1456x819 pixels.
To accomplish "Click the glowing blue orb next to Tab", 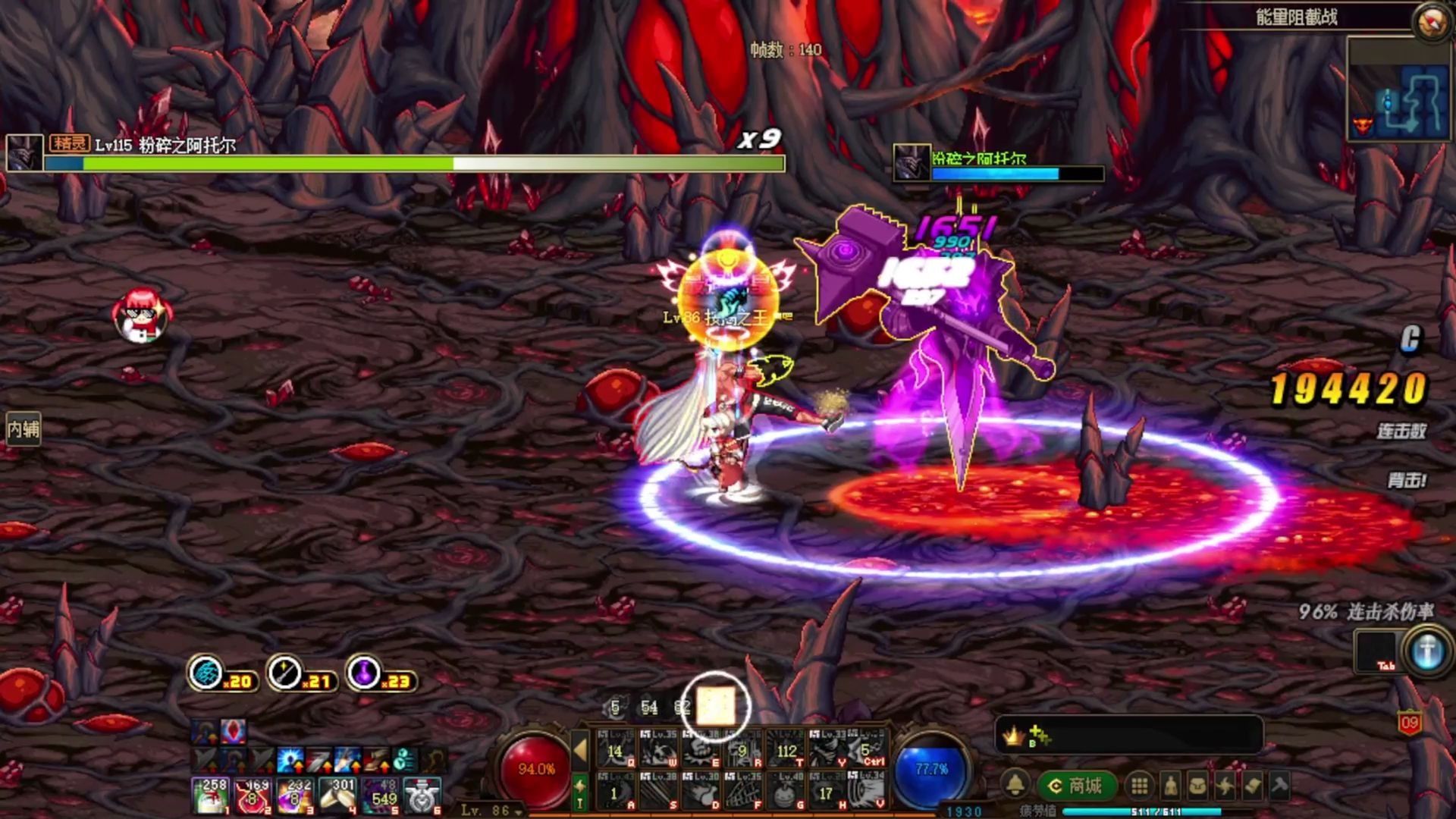I will (x=1427, y=651).
